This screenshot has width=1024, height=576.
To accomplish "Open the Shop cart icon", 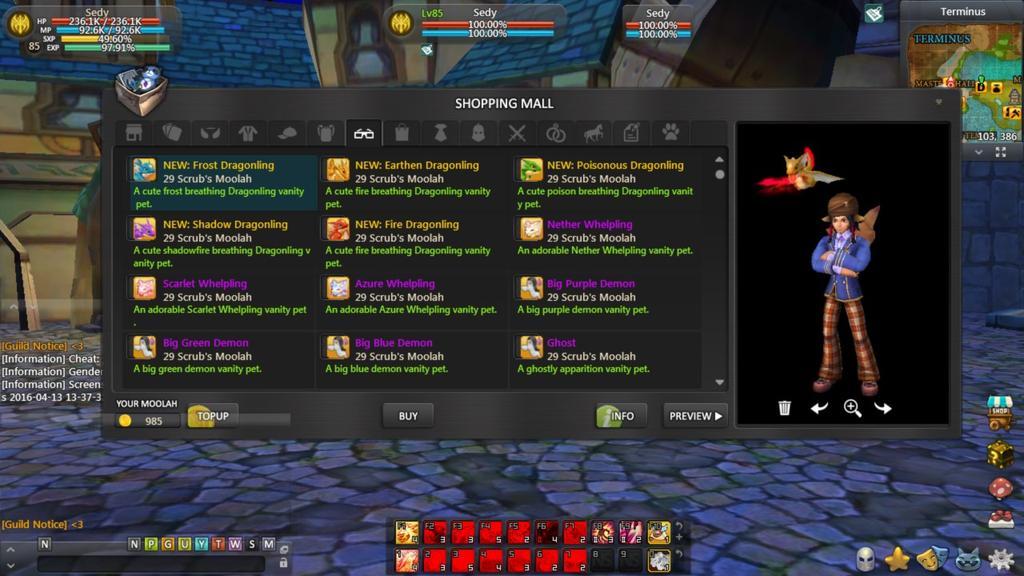I will pyautogui.click(x=1000, y=413).
